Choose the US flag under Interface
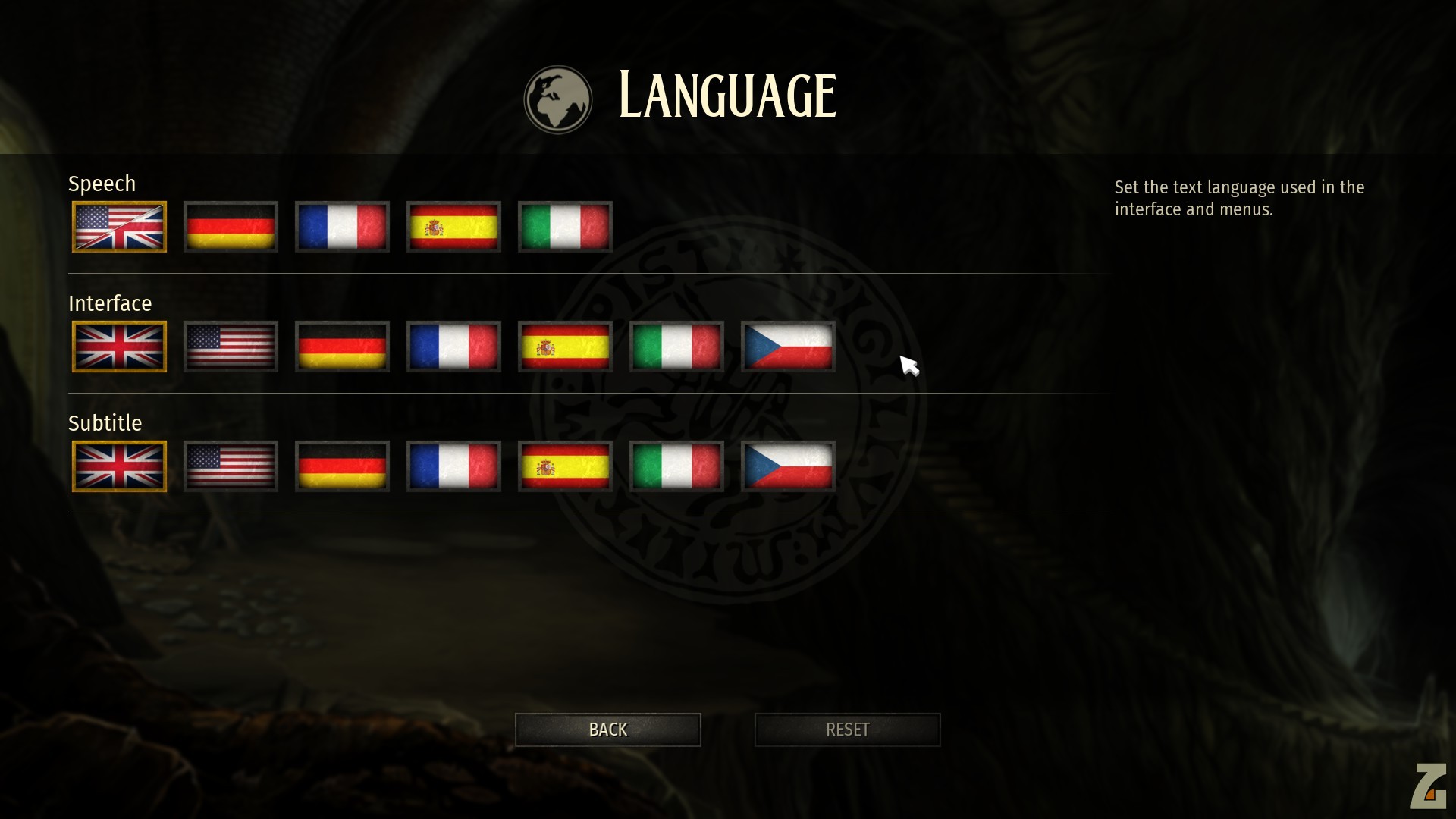Viewport: 1456px width, 819px height. [x=231, y=347]
